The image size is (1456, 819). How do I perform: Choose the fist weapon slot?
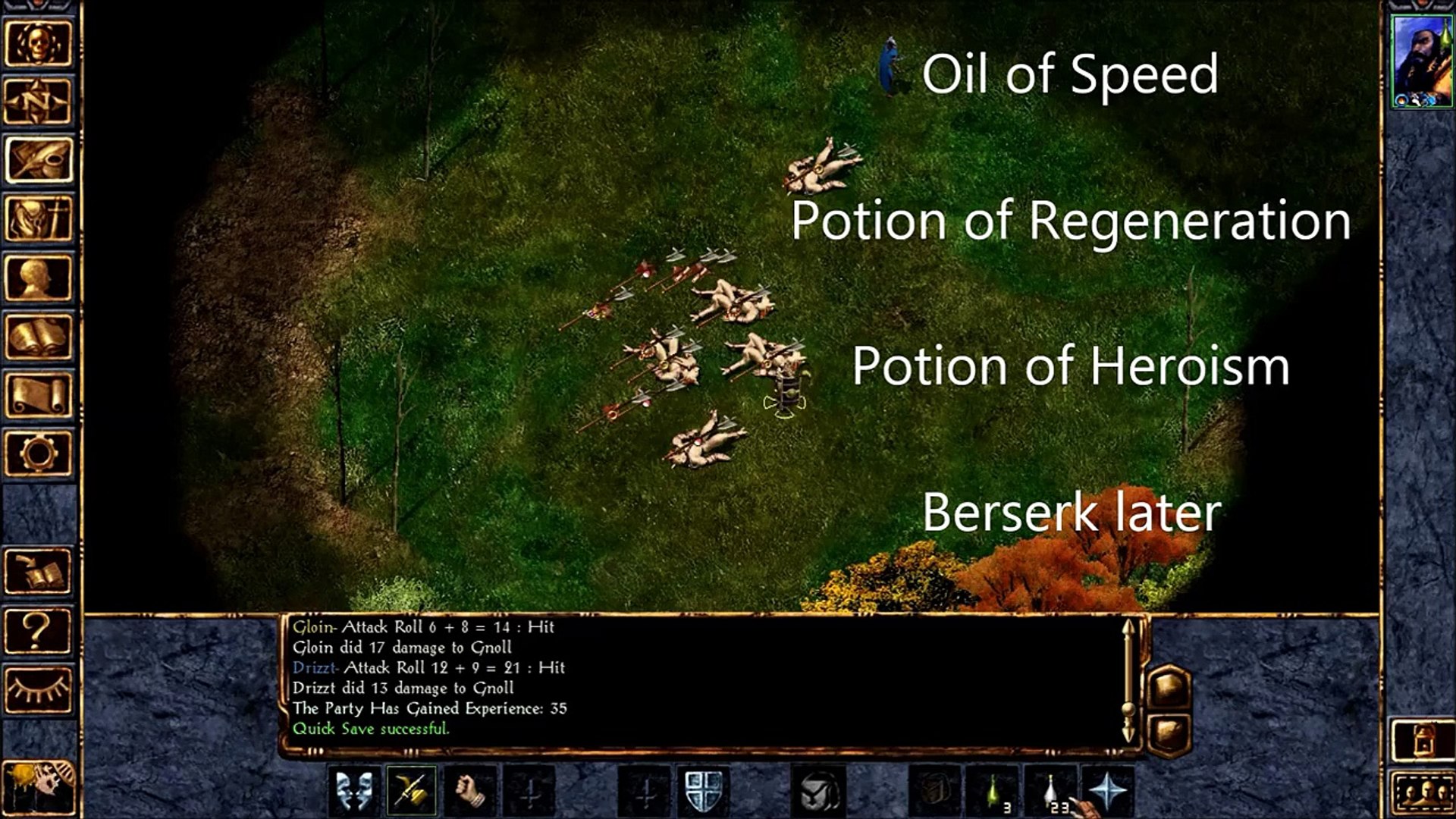471,791
